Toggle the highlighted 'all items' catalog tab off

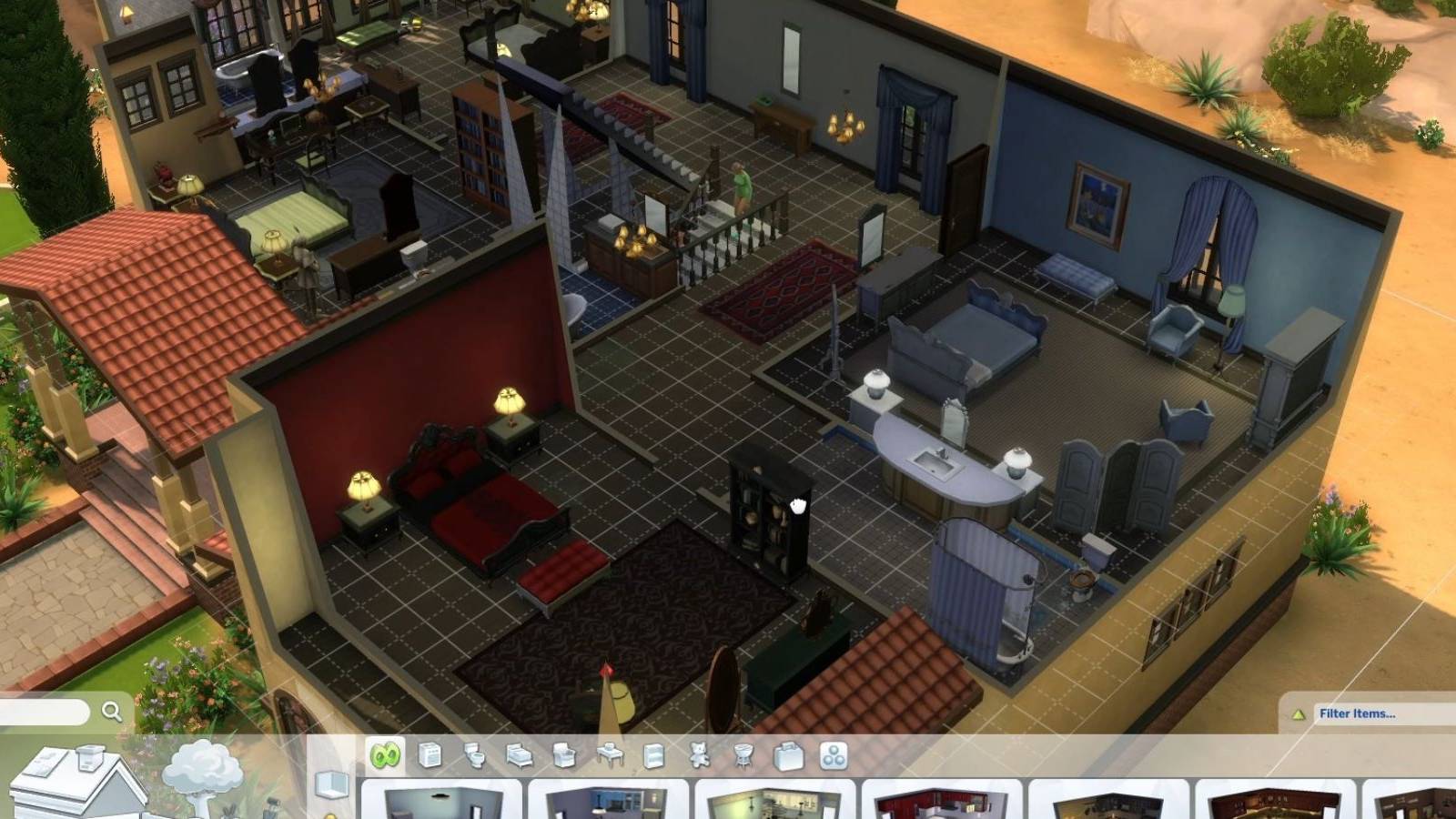tap(386, 753)
